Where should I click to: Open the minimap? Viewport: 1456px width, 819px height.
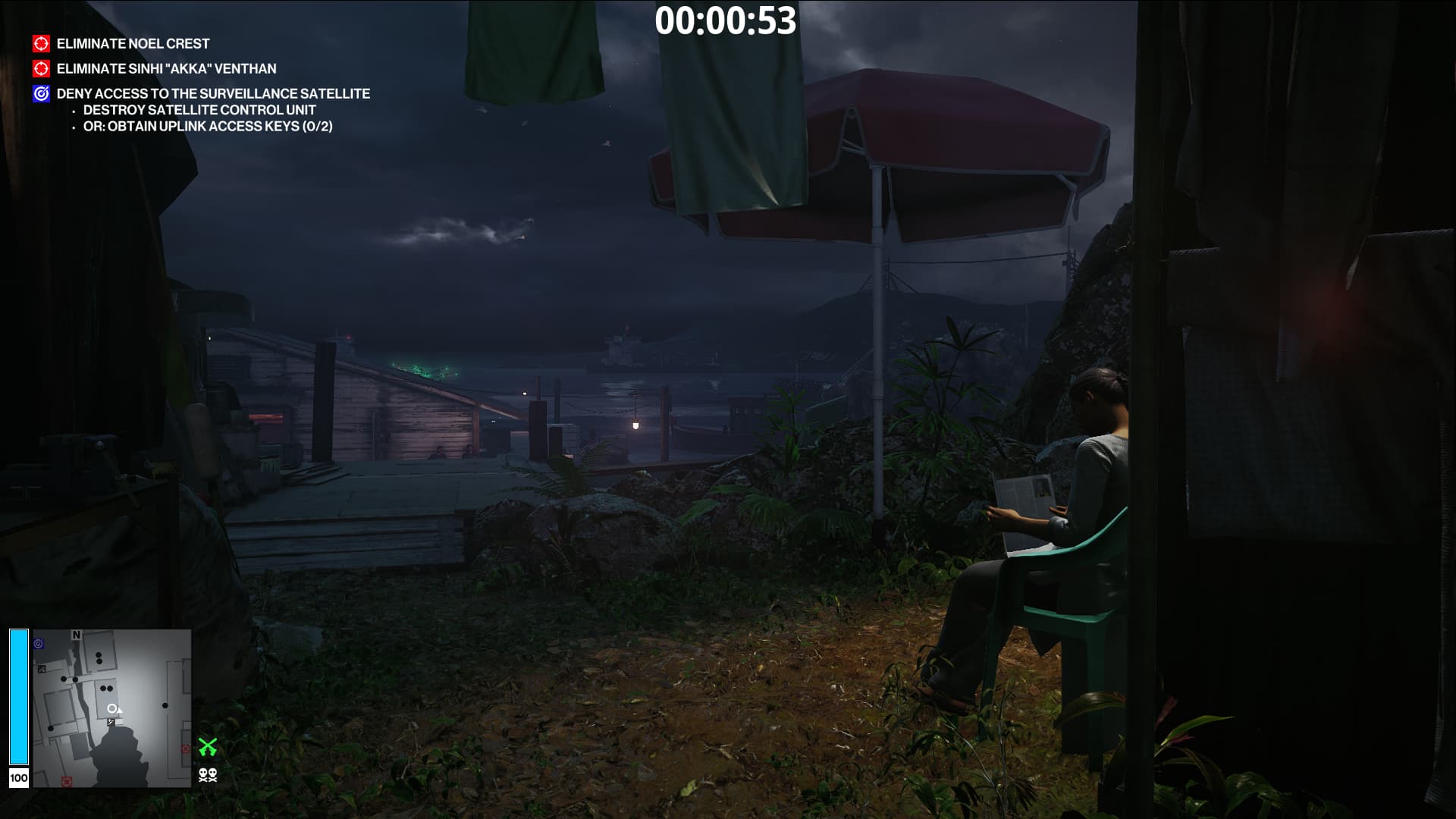(111, 708)
